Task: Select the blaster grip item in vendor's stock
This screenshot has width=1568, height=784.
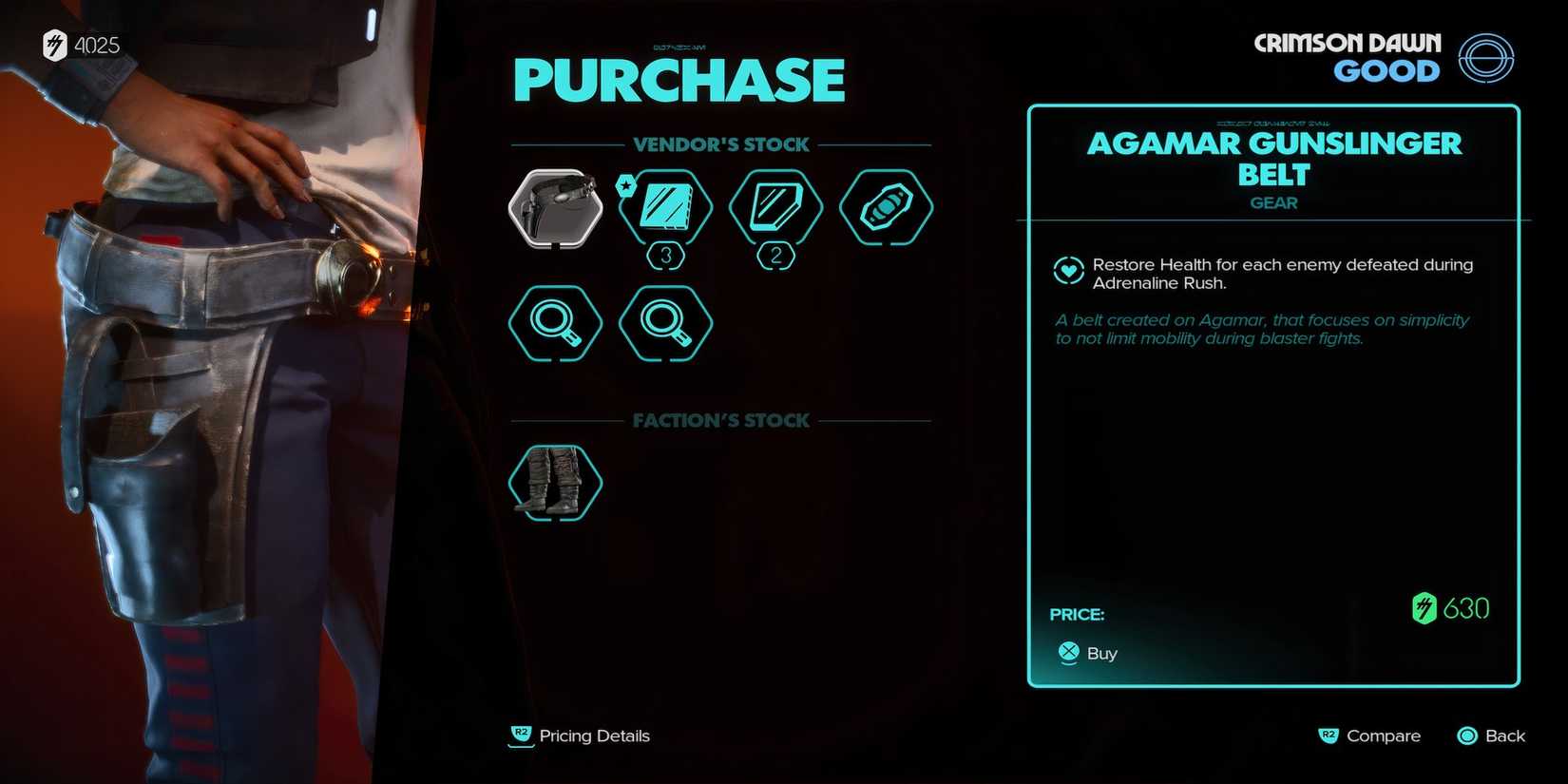Action: 556,207
